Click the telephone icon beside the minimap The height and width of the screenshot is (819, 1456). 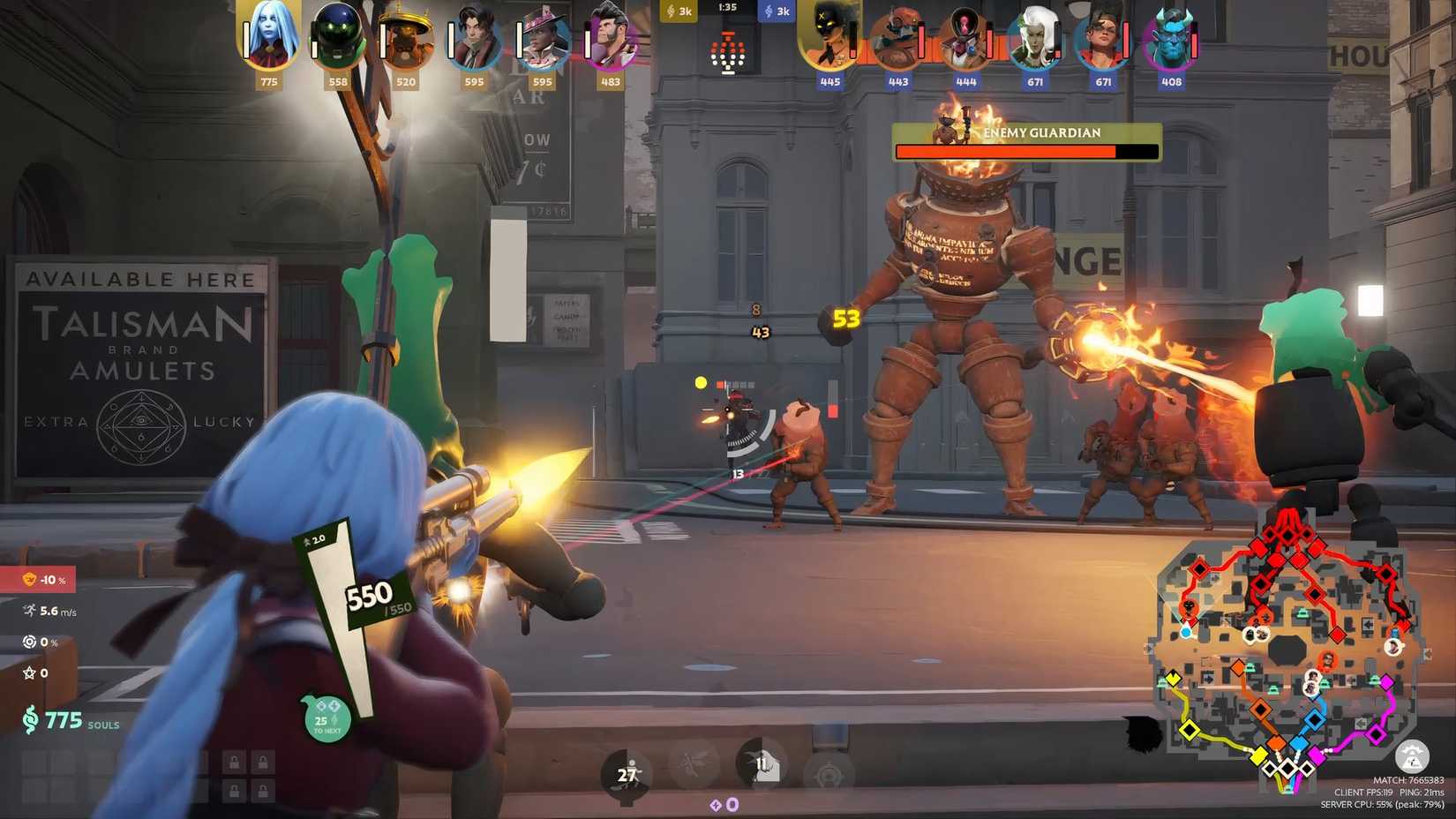pyautogui.click(x=1413, y=757)
